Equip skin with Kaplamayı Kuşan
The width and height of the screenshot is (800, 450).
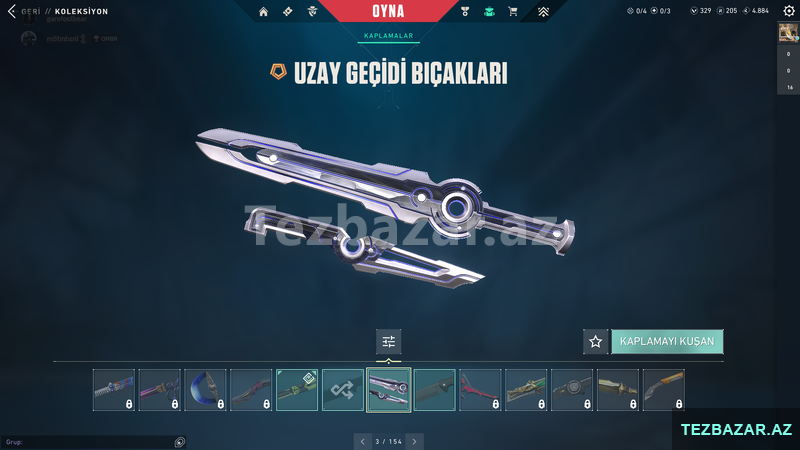667,342
